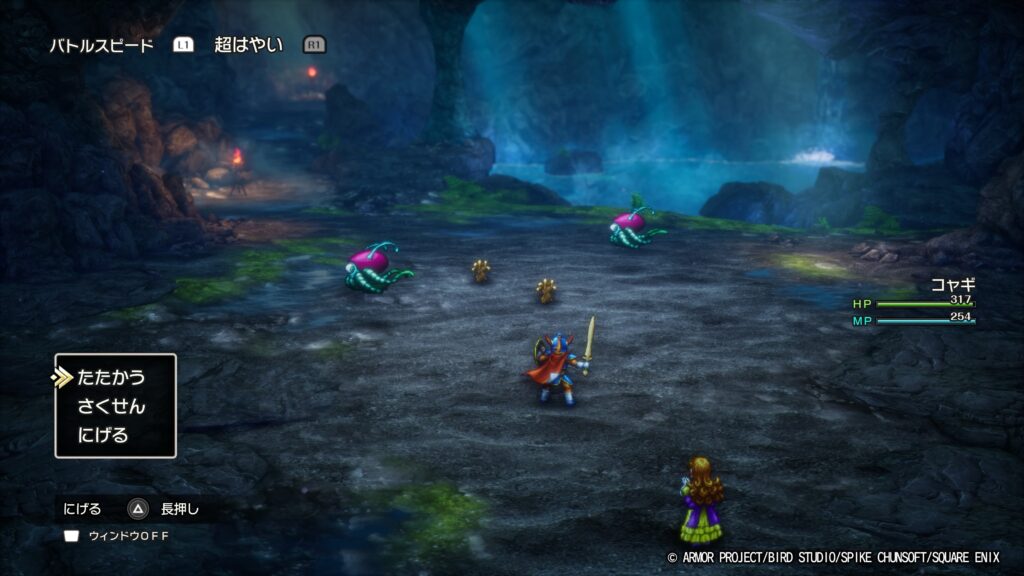
Task: Select たたかう in the battle menu
Action: (x=111, y=378)
